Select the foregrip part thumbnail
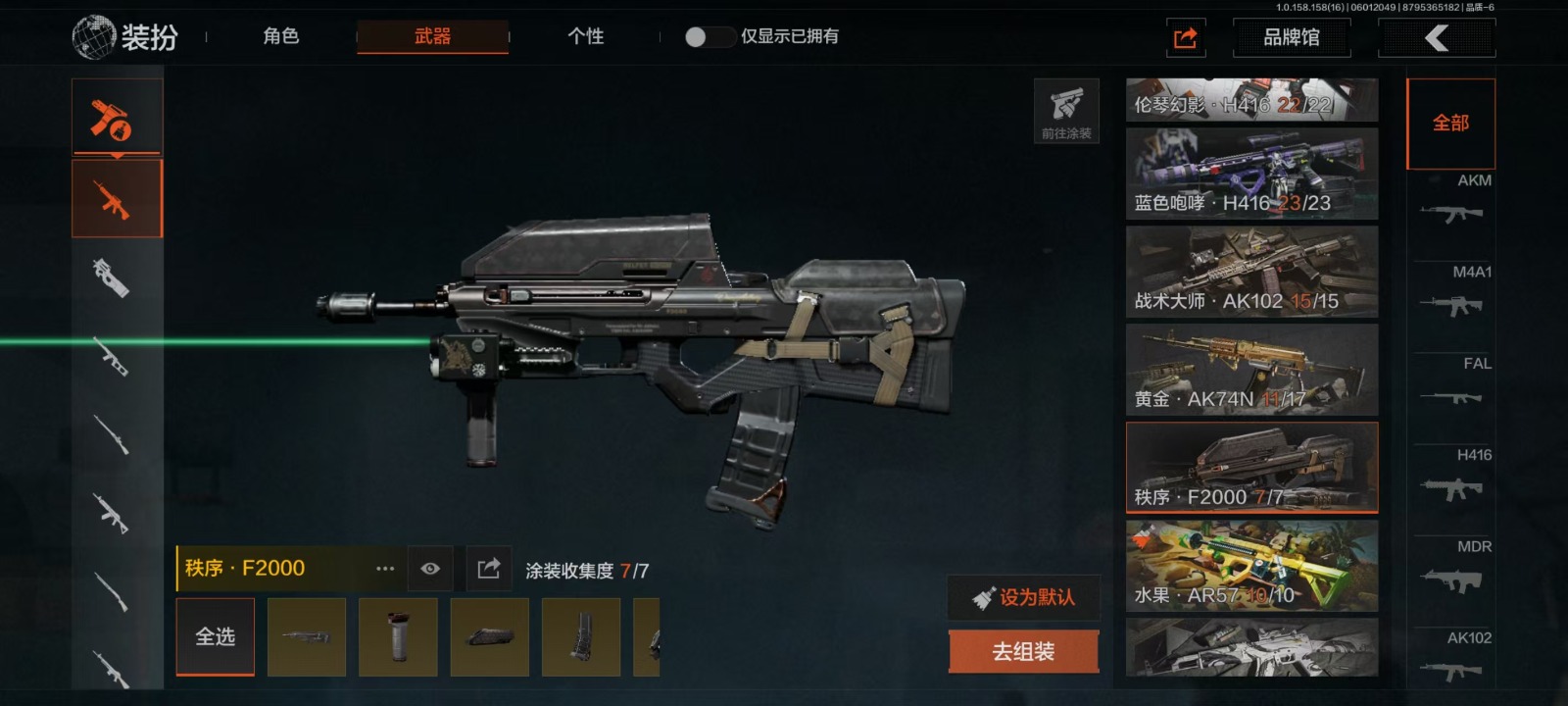This screenshot has width=1568, height=706. point(398,637)
